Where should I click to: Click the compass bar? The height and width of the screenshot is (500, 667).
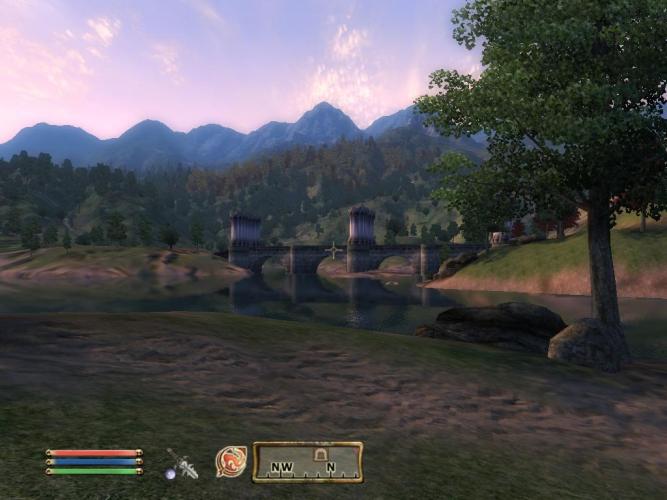pos(307,463)
